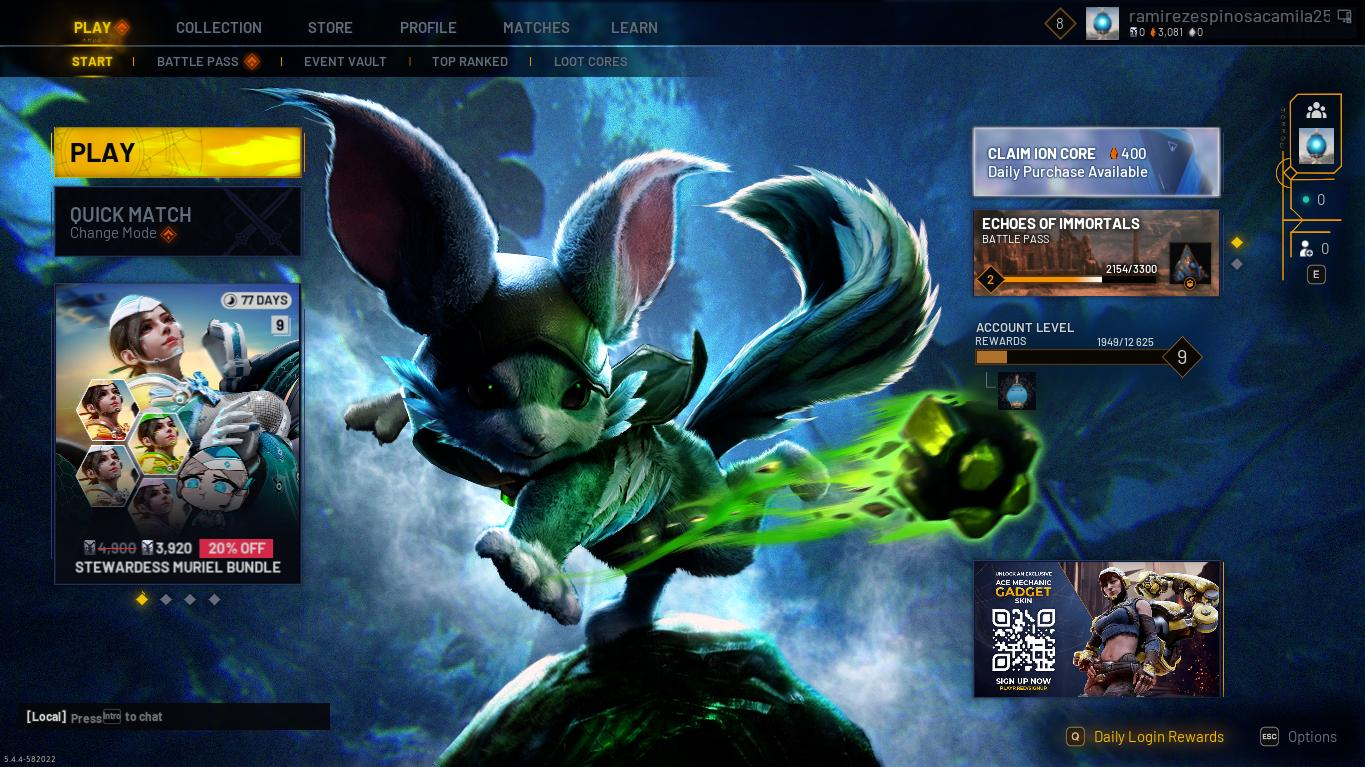
Task: Open Daily Login Rewards
Action: coord(1158,737)
